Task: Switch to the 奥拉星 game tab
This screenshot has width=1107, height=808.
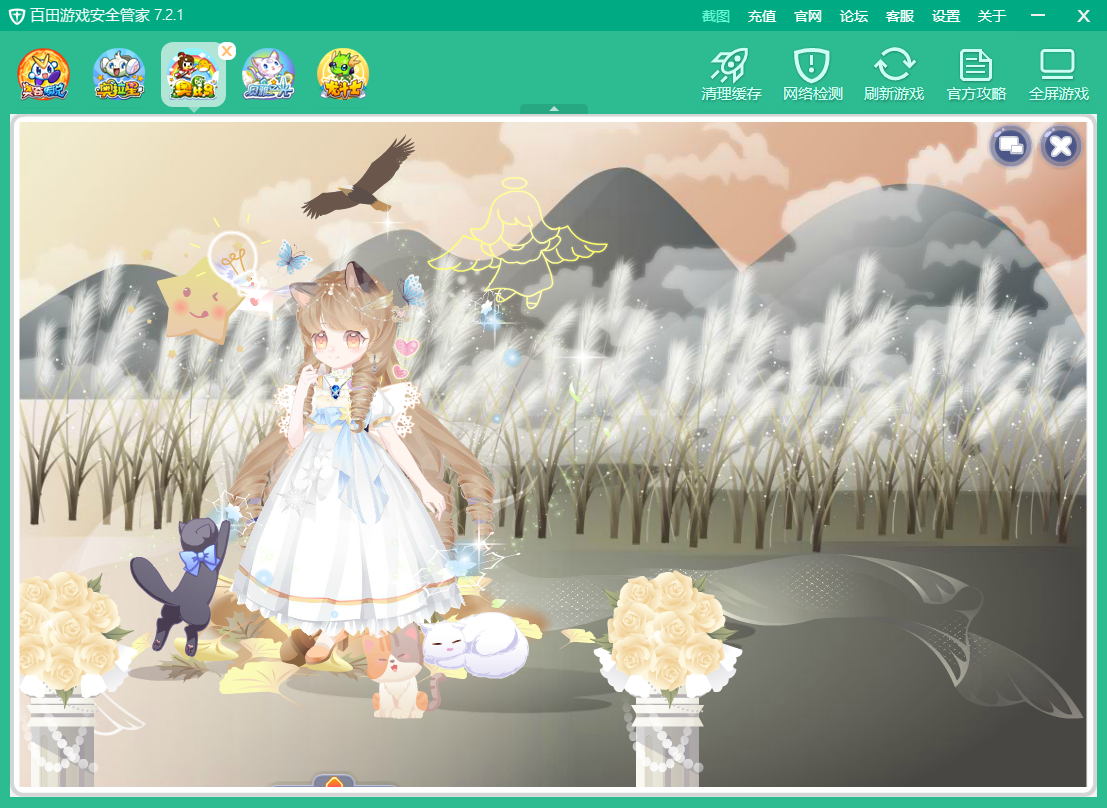Action: tap(119, 74)
